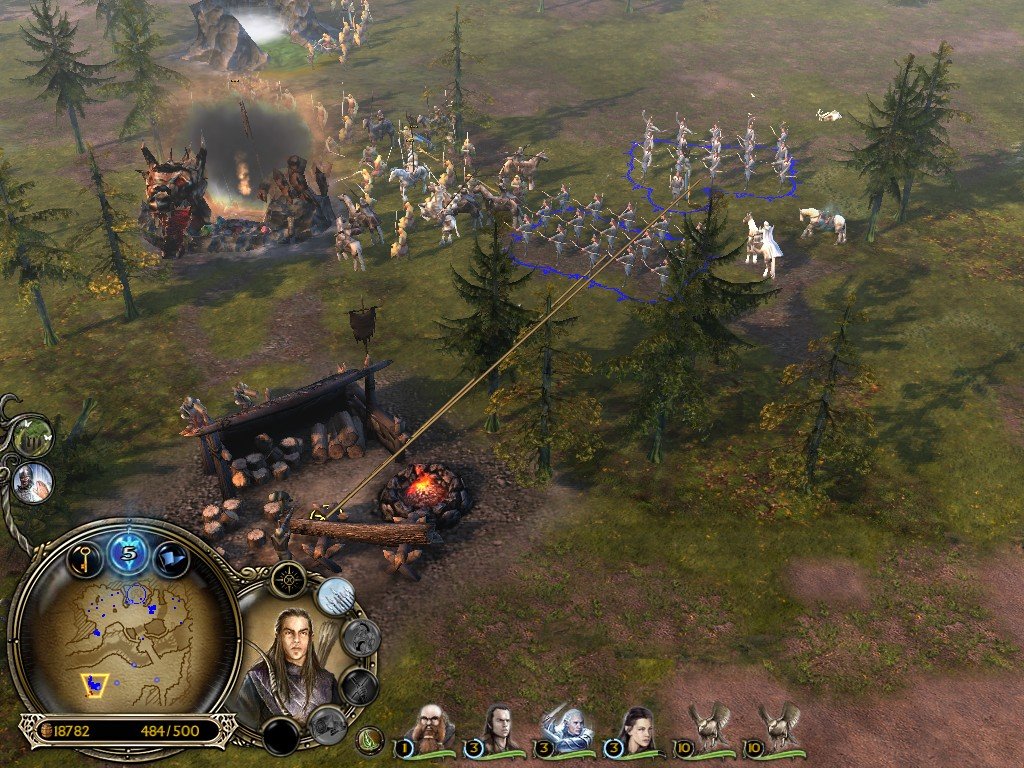1024x768 pixels.
Task: Open the golden key menu button
Action: coord(86,557)
